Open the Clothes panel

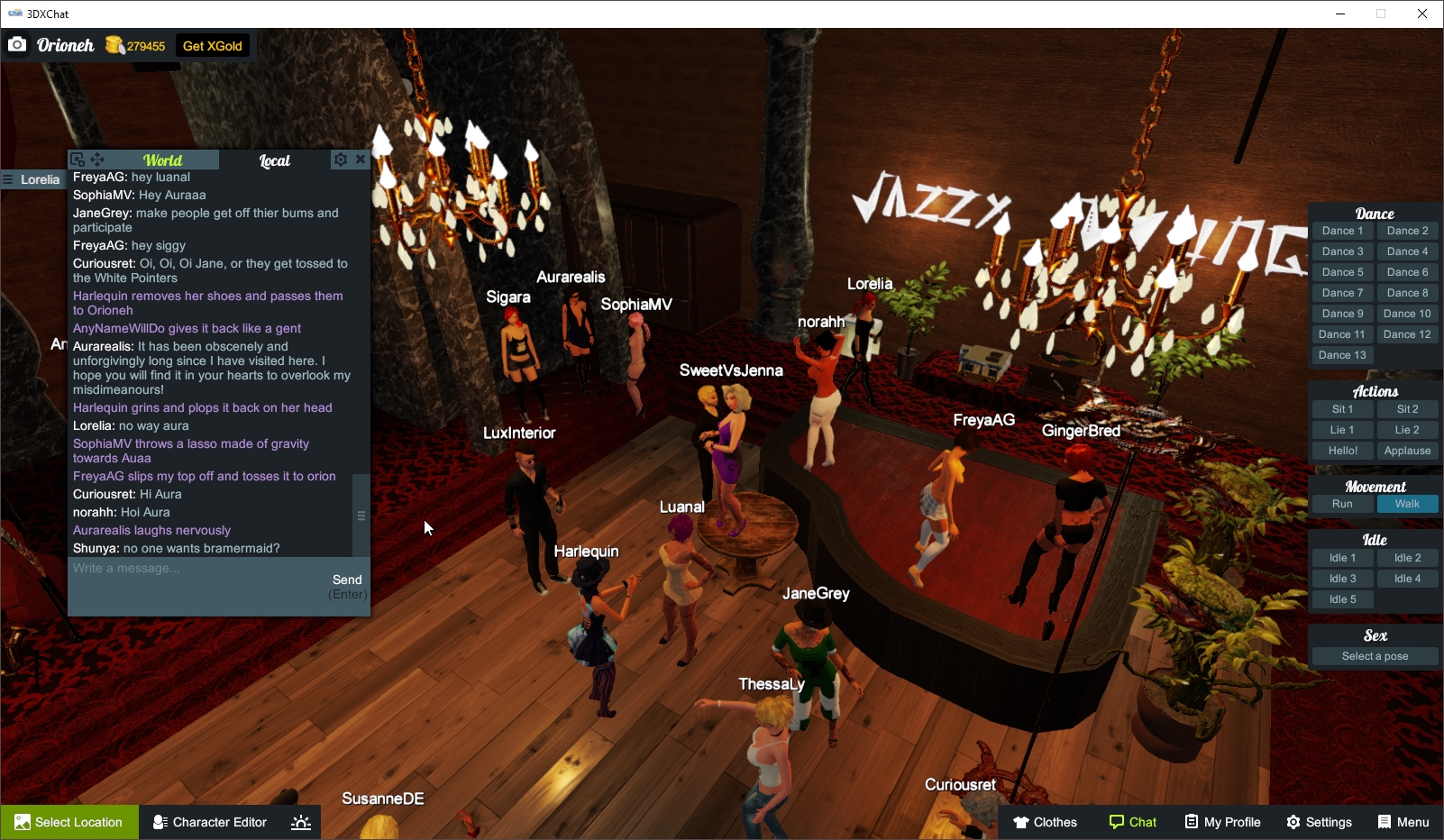pos(1046,822)
